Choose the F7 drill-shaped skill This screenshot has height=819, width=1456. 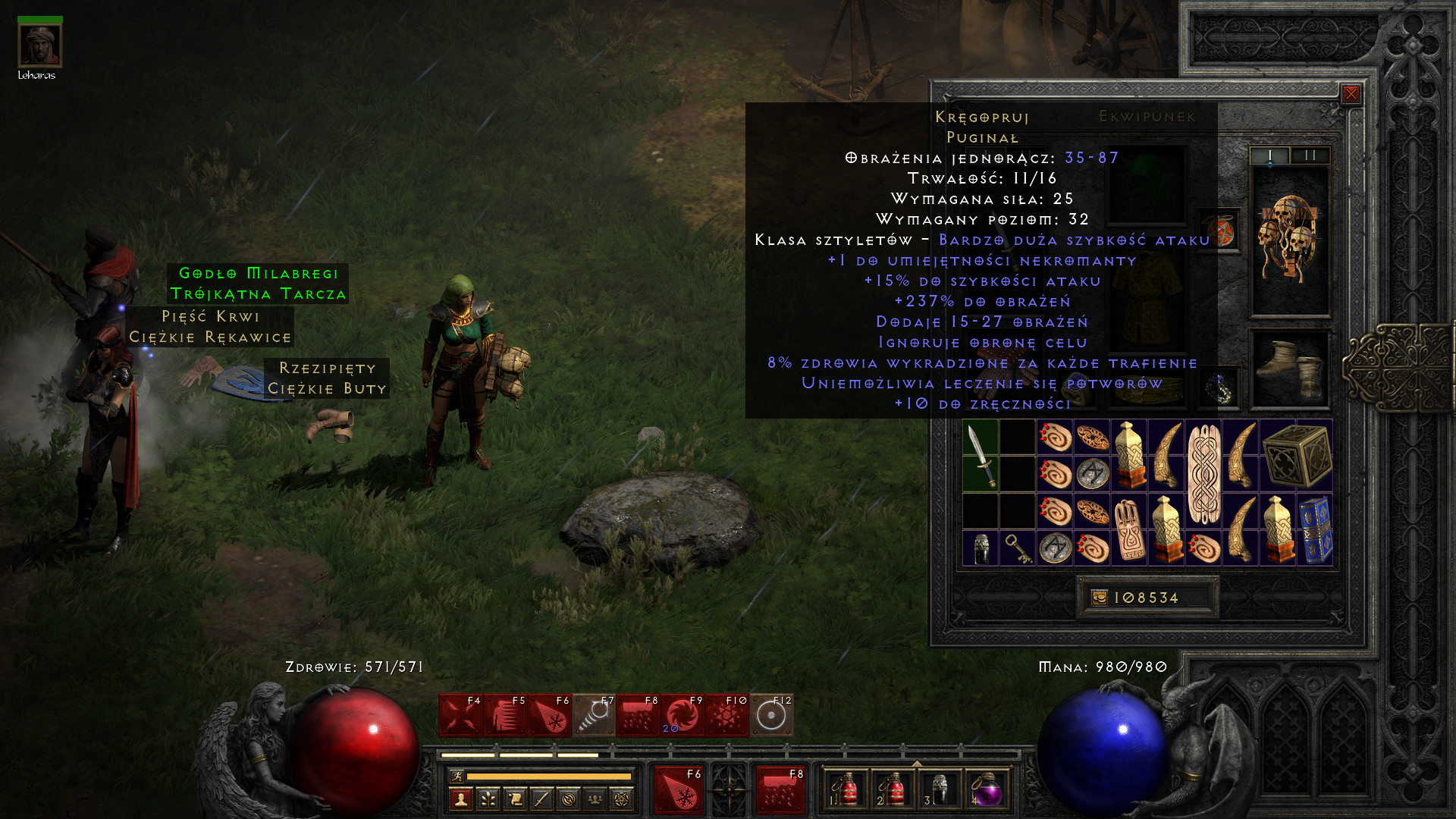tap(594, 715)
